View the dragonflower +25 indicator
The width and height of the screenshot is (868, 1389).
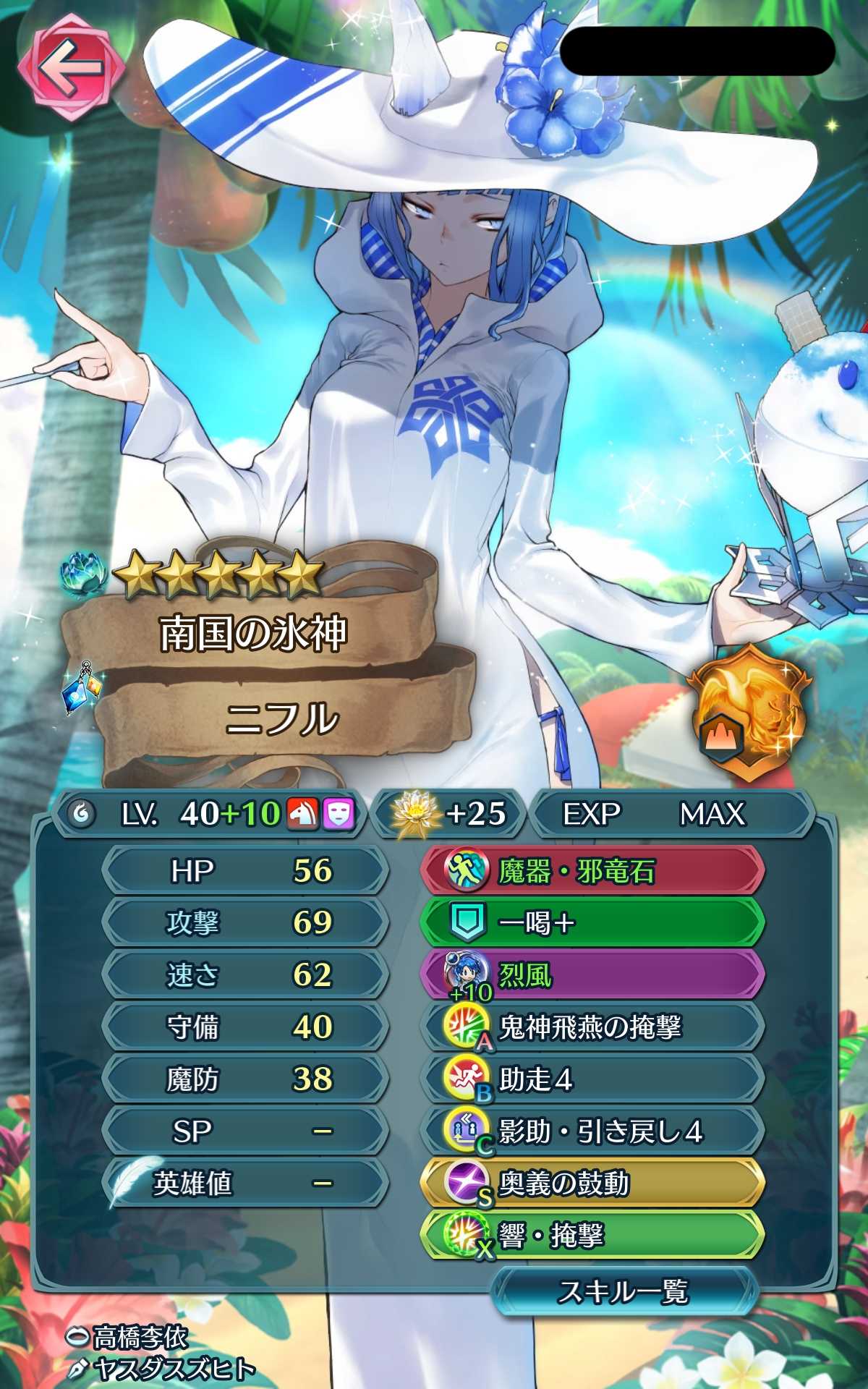click(448, 814)
